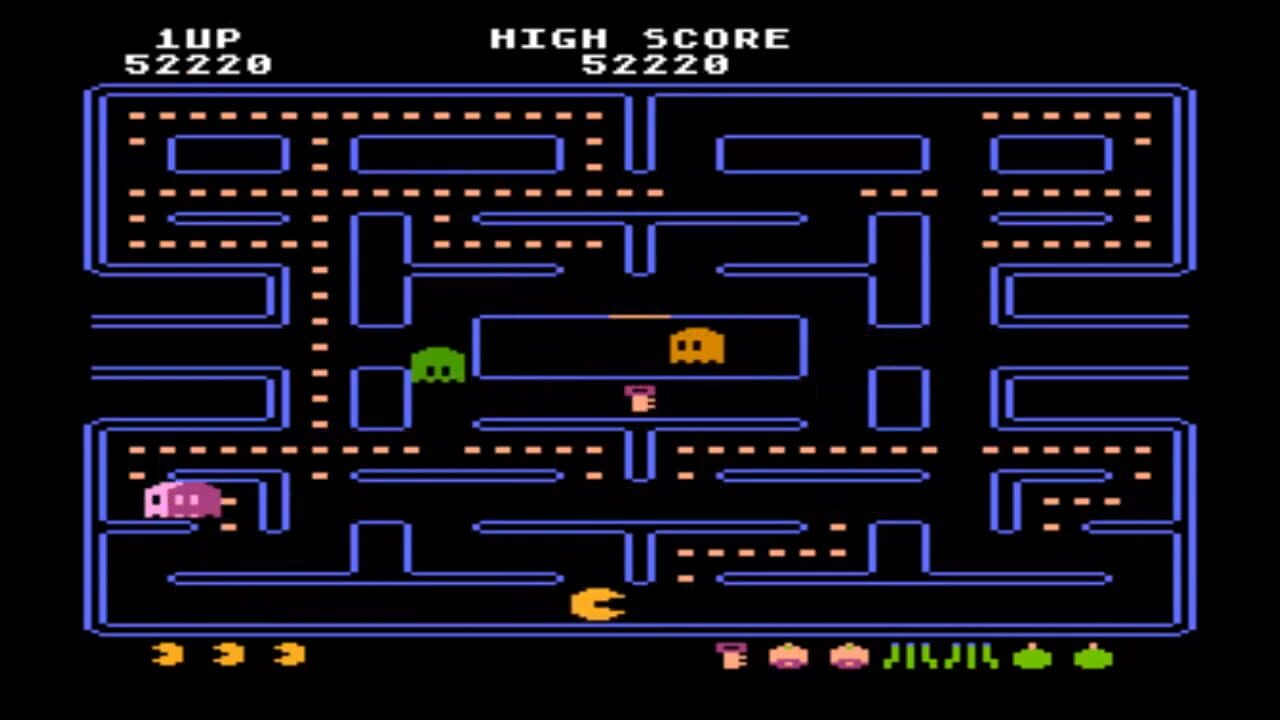The height and width of the screenshot is (720, 1280).
Task: Select the pink bell icon in bottom status row
Action: [x=732, y=657]
